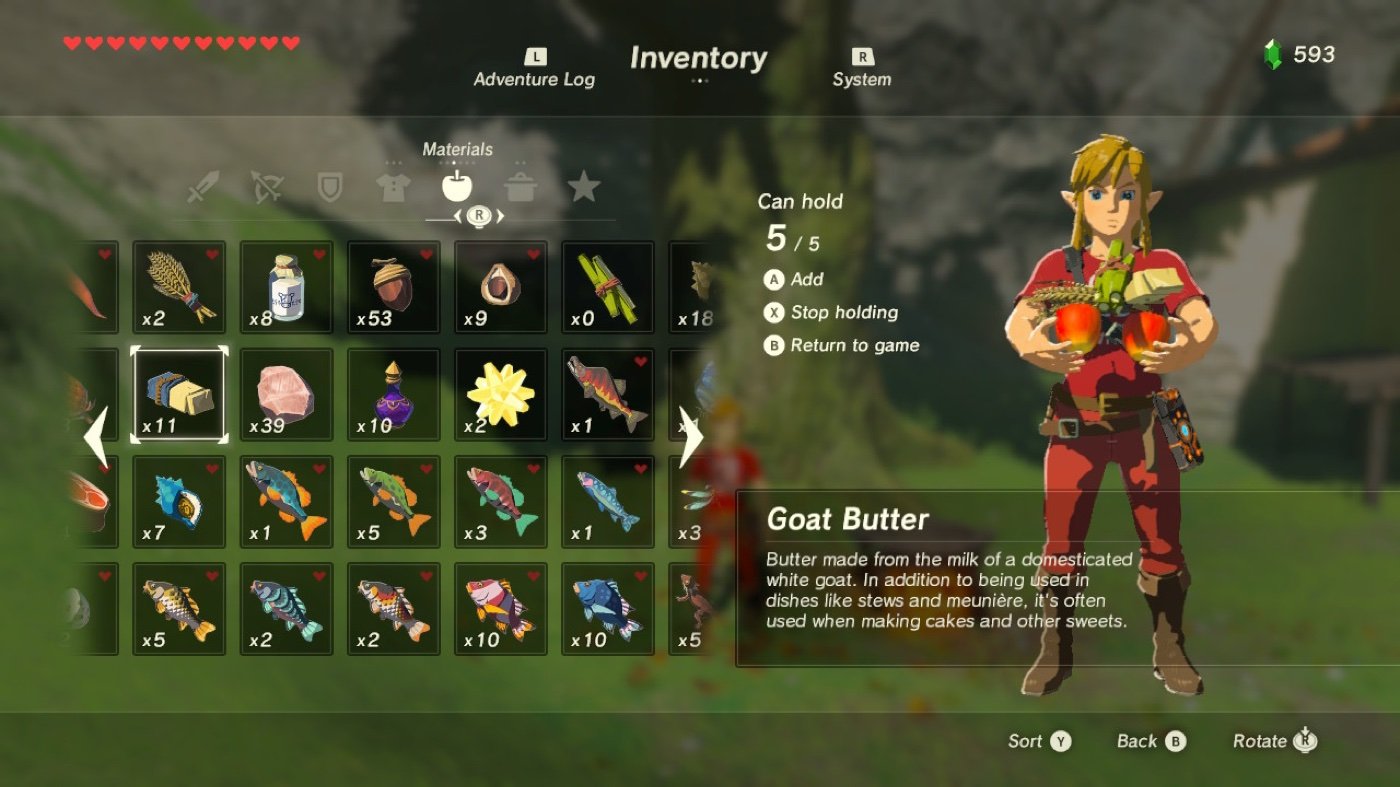Open the star key items tab
Viewport: 1400px width, 787px height.
click(x=583, y=186)
